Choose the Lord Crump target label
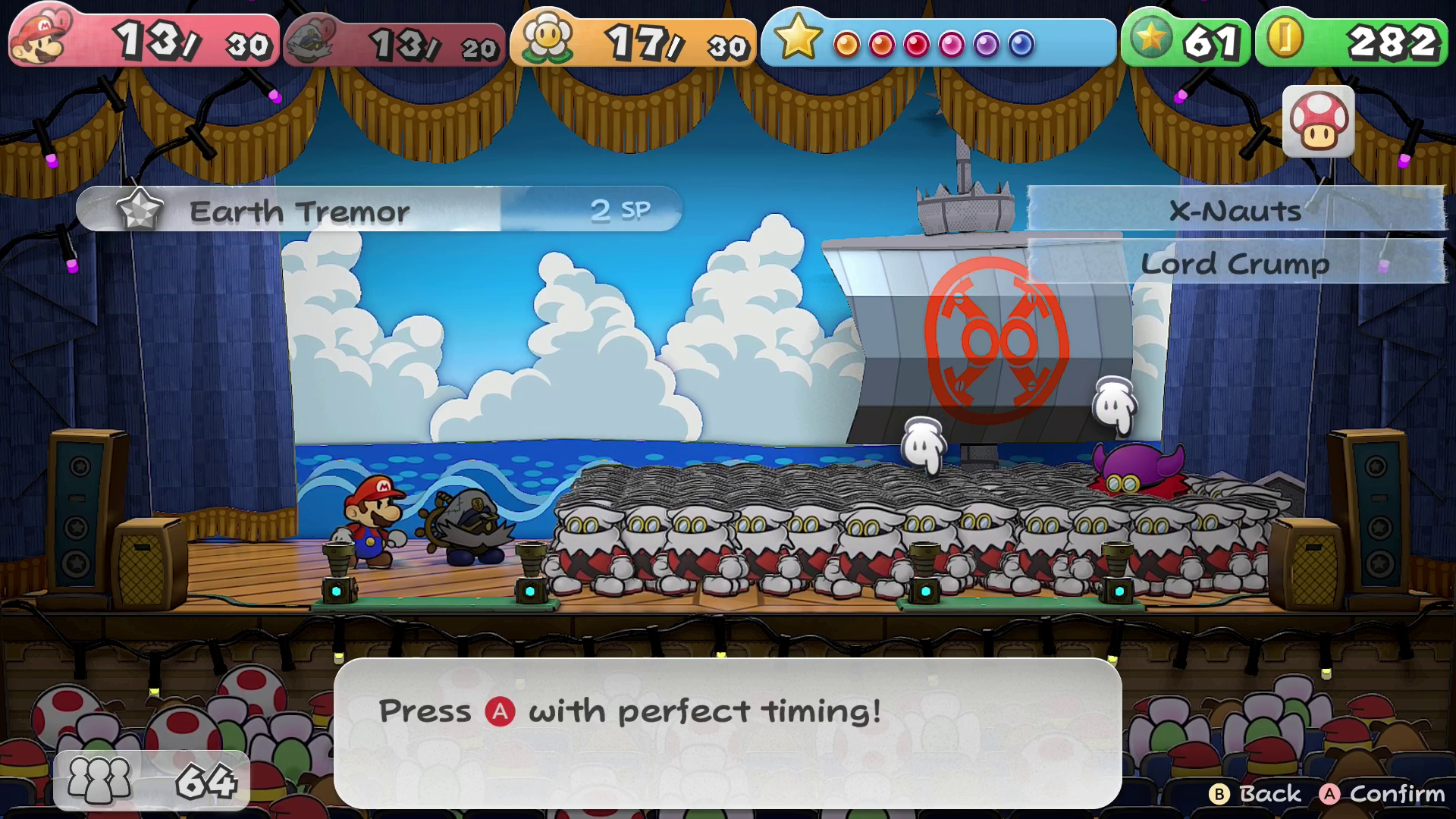The width and height of the screenshot is (1456, 819). point(1235,263)
